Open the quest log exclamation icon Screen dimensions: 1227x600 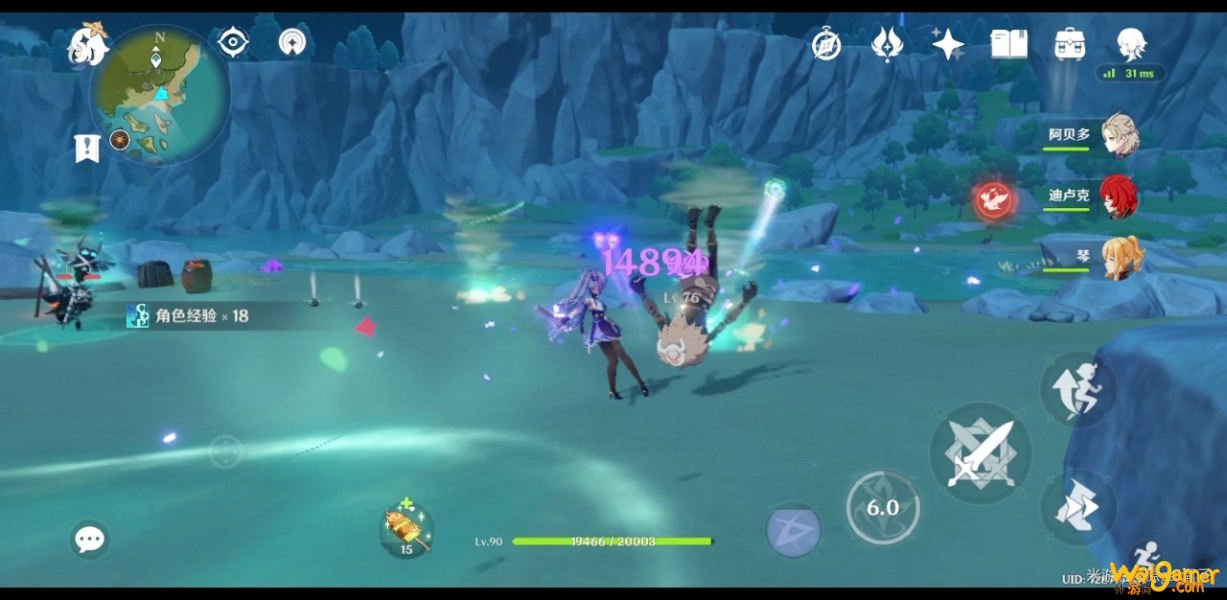coord(88,148)
